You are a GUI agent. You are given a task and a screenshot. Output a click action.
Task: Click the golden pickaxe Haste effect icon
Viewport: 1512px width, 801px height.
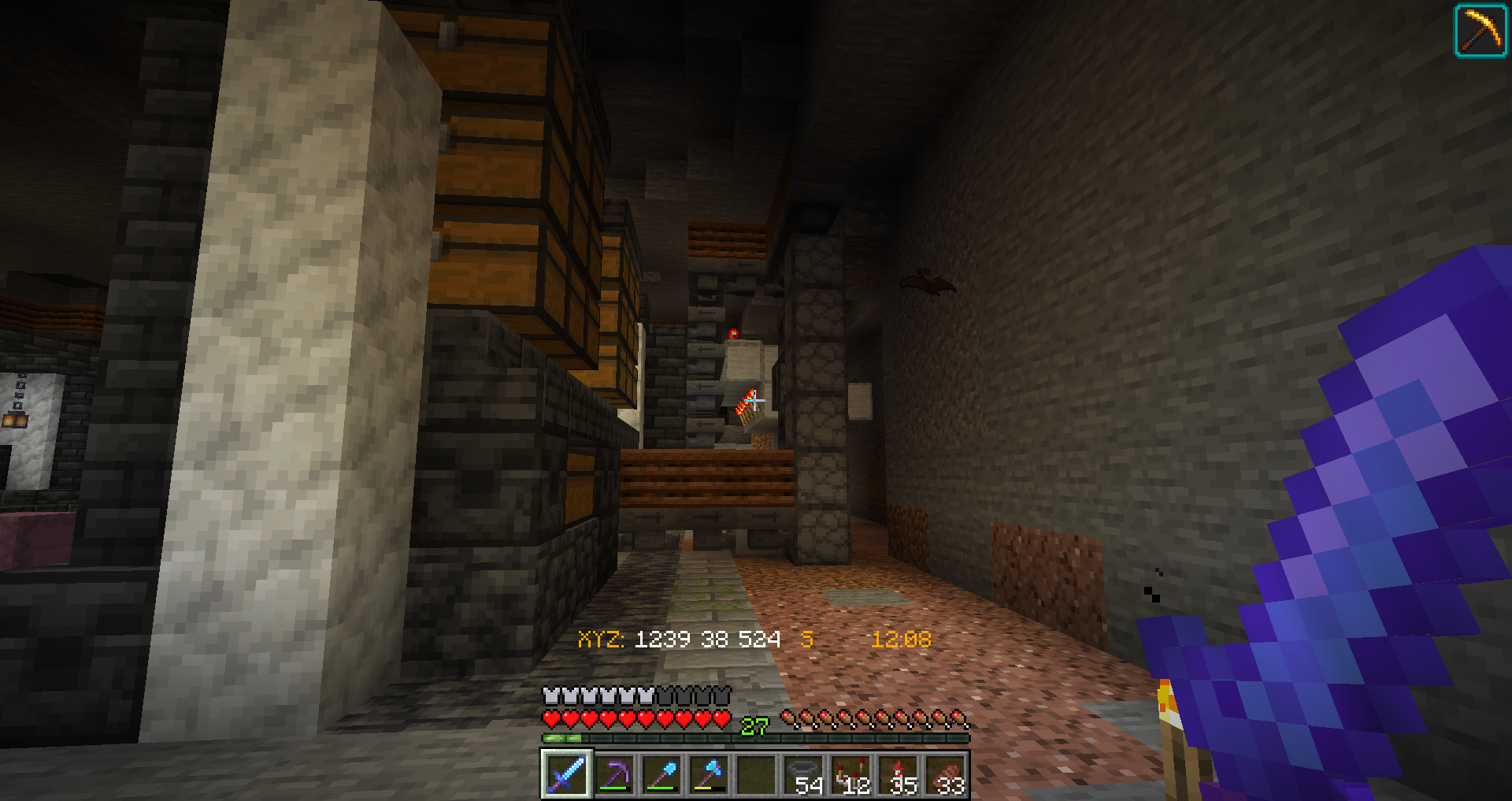pos(1480,31)
